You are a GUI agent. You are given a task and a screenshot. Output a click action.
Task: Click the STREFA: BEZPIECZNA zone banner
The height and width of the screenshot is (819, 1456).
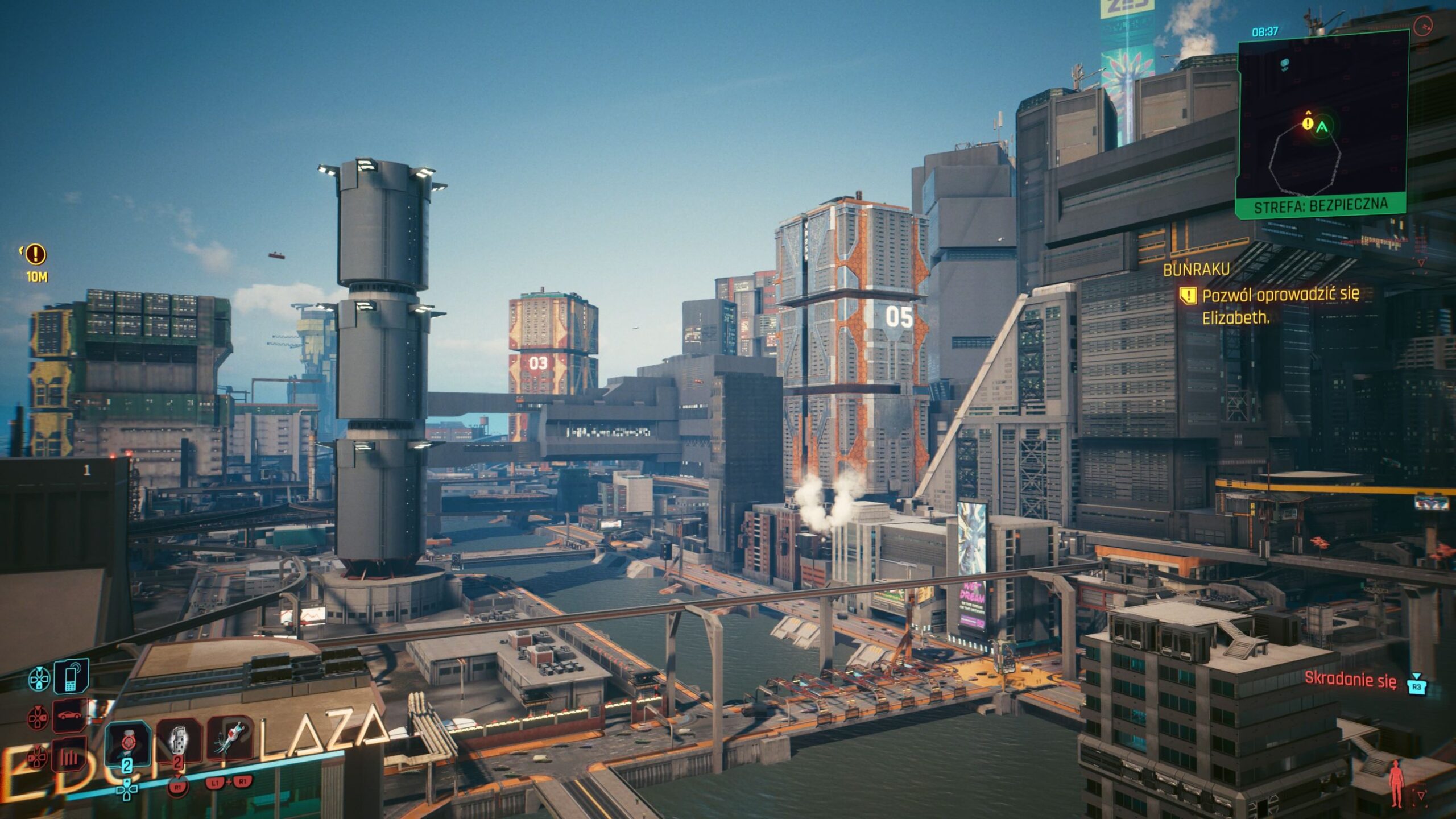coord(1321,205)
